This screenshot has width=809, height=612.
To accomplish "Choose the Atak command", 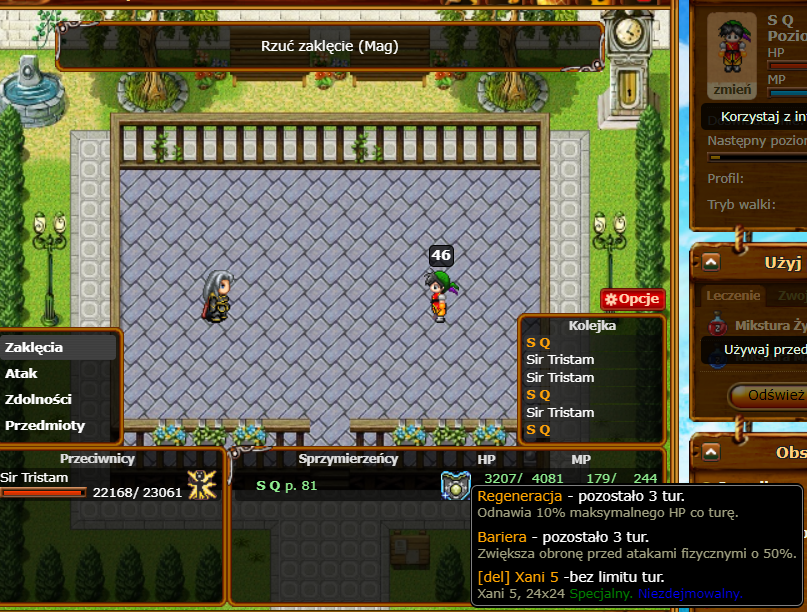I will (x=22, y=374).
